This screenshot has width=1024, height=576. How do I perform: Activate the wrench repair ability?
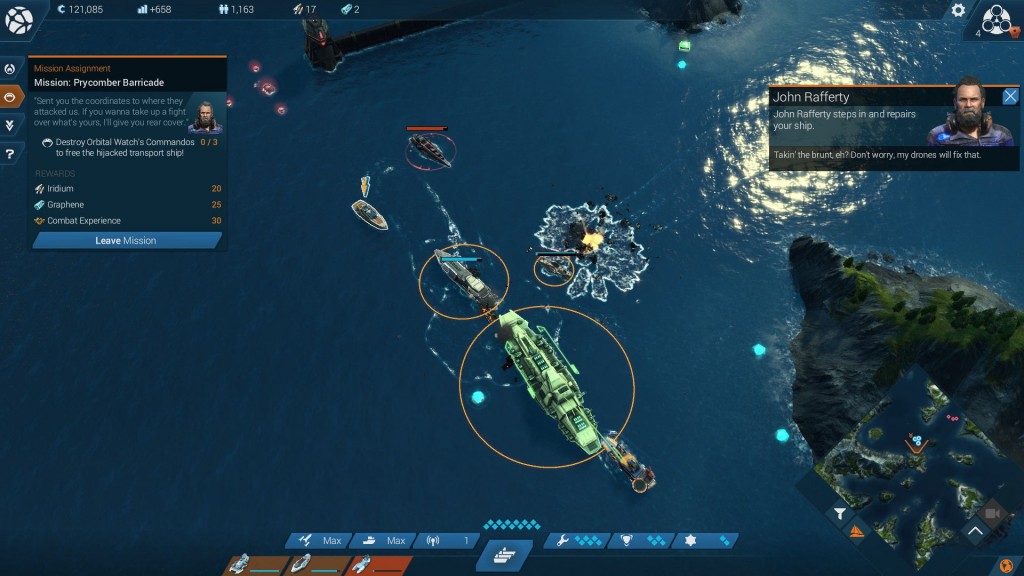coord(578,541)
